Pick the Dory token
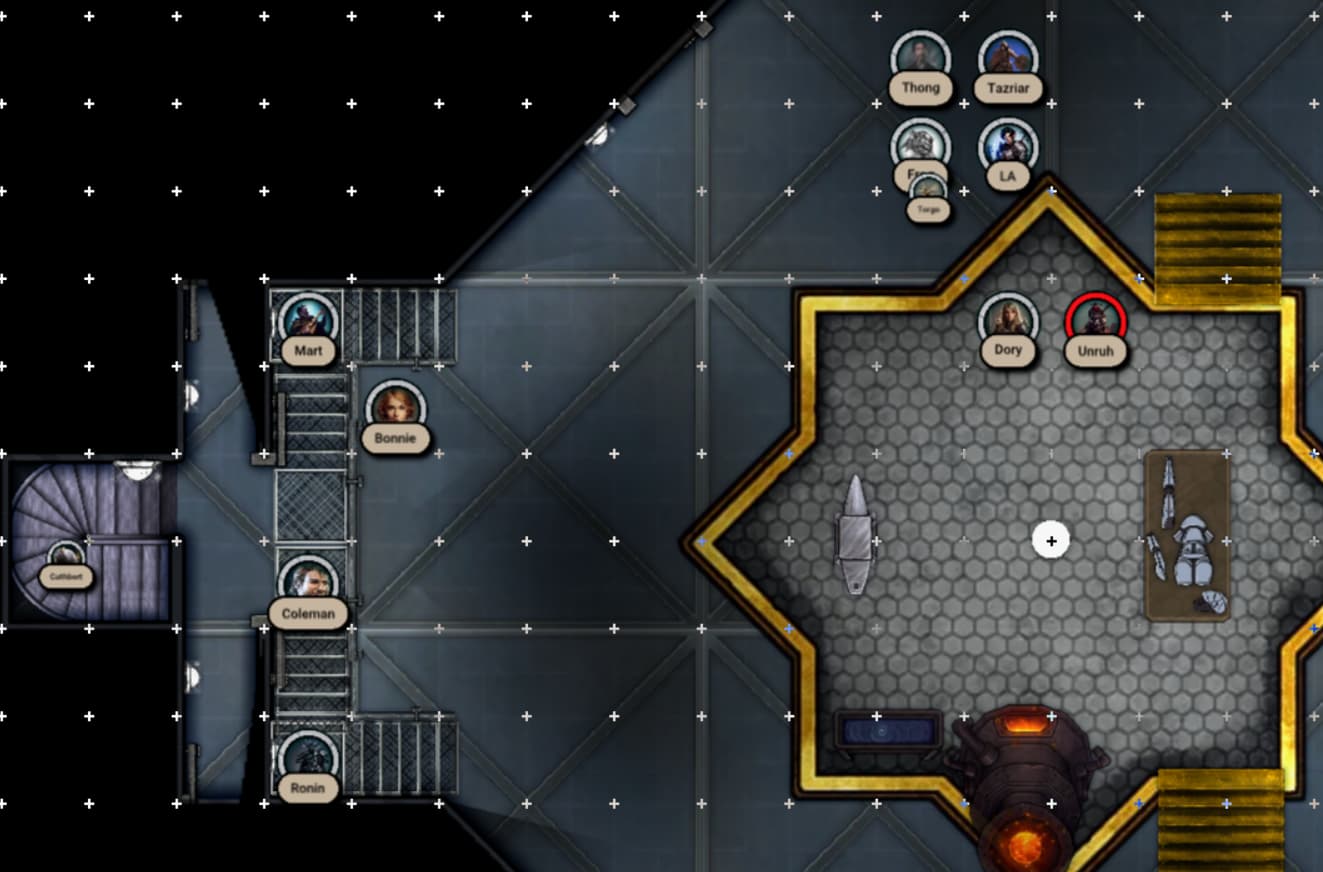Image resolution: width=1323 pixels, height=872 pixels. click(1008, 322)
